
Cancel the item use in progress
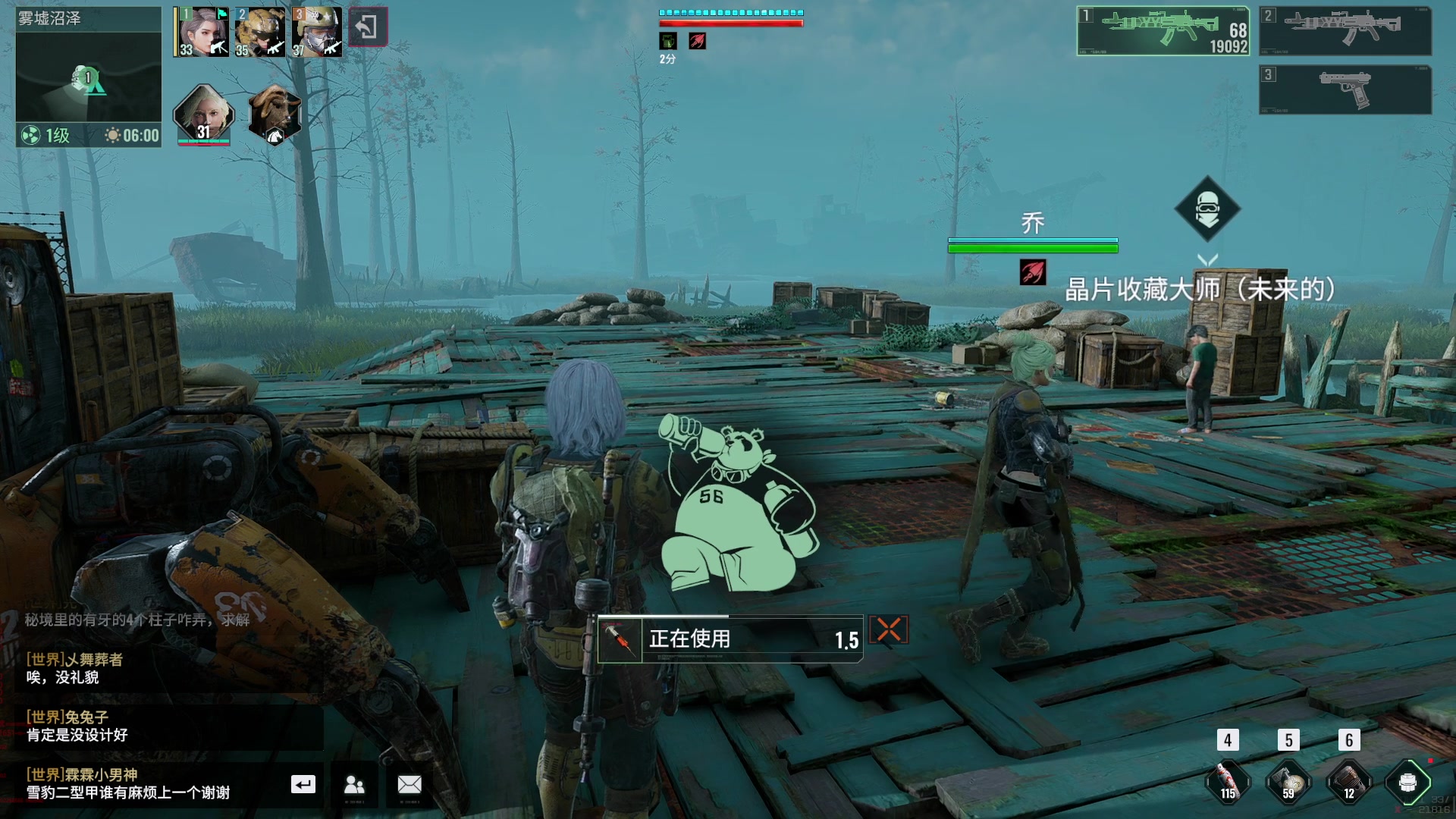tap(888, 629)
